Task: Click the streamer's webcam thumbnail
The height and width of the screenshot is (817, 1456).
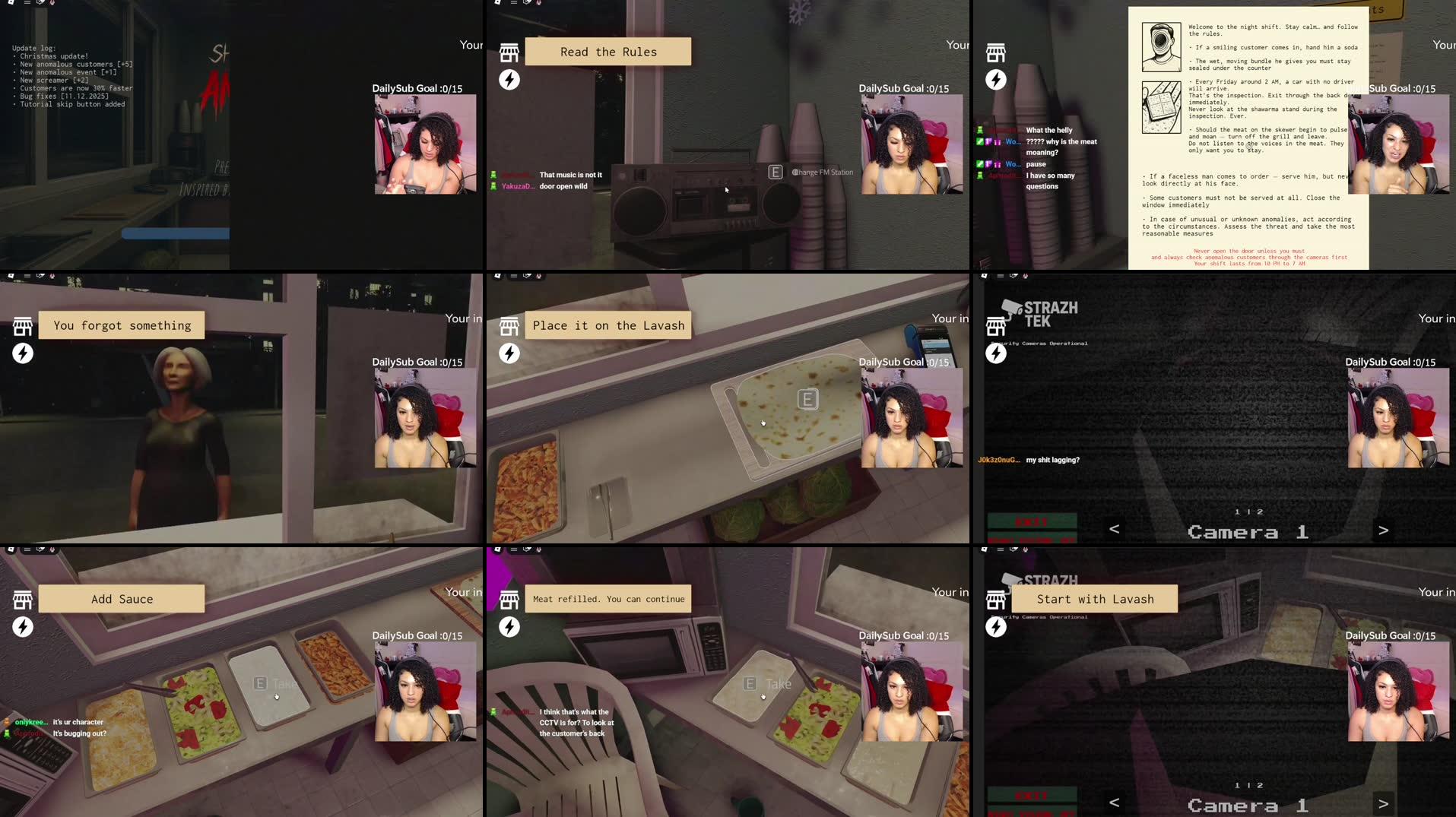Action: [912, 144]
